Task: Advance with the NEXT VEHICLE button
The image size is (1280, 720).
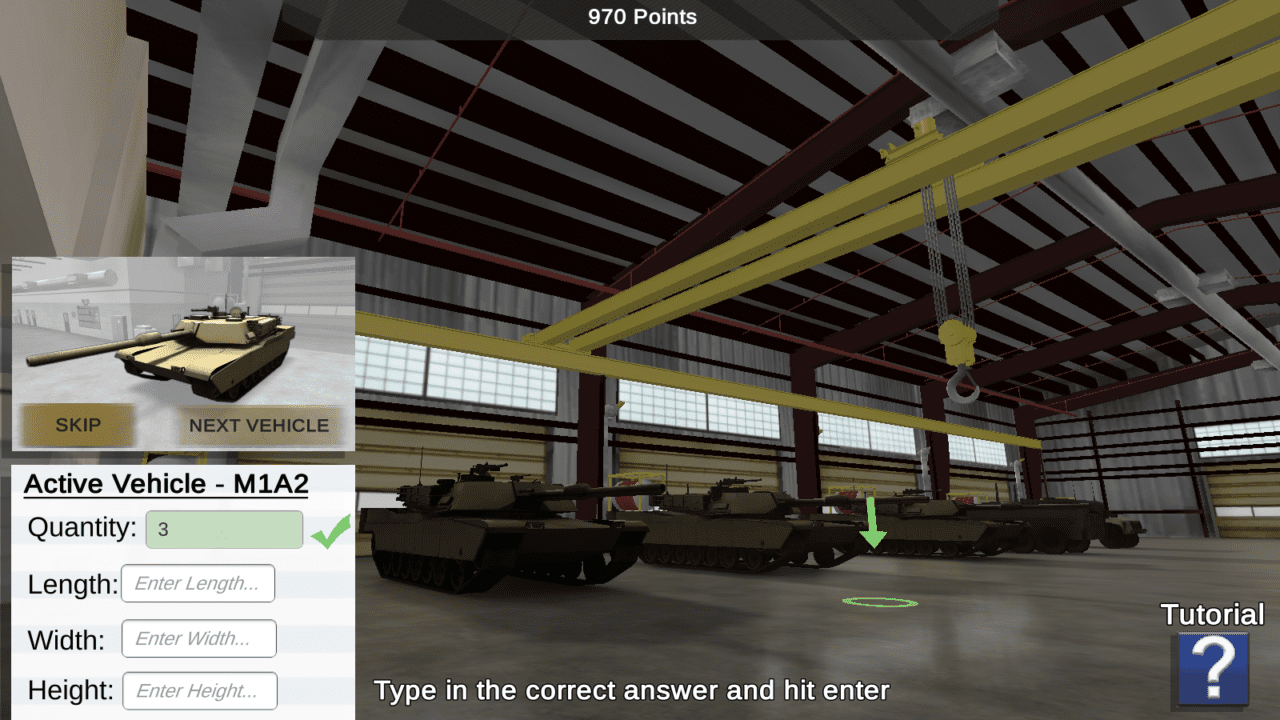Action: pyautogui.click(x=258, y=425)
